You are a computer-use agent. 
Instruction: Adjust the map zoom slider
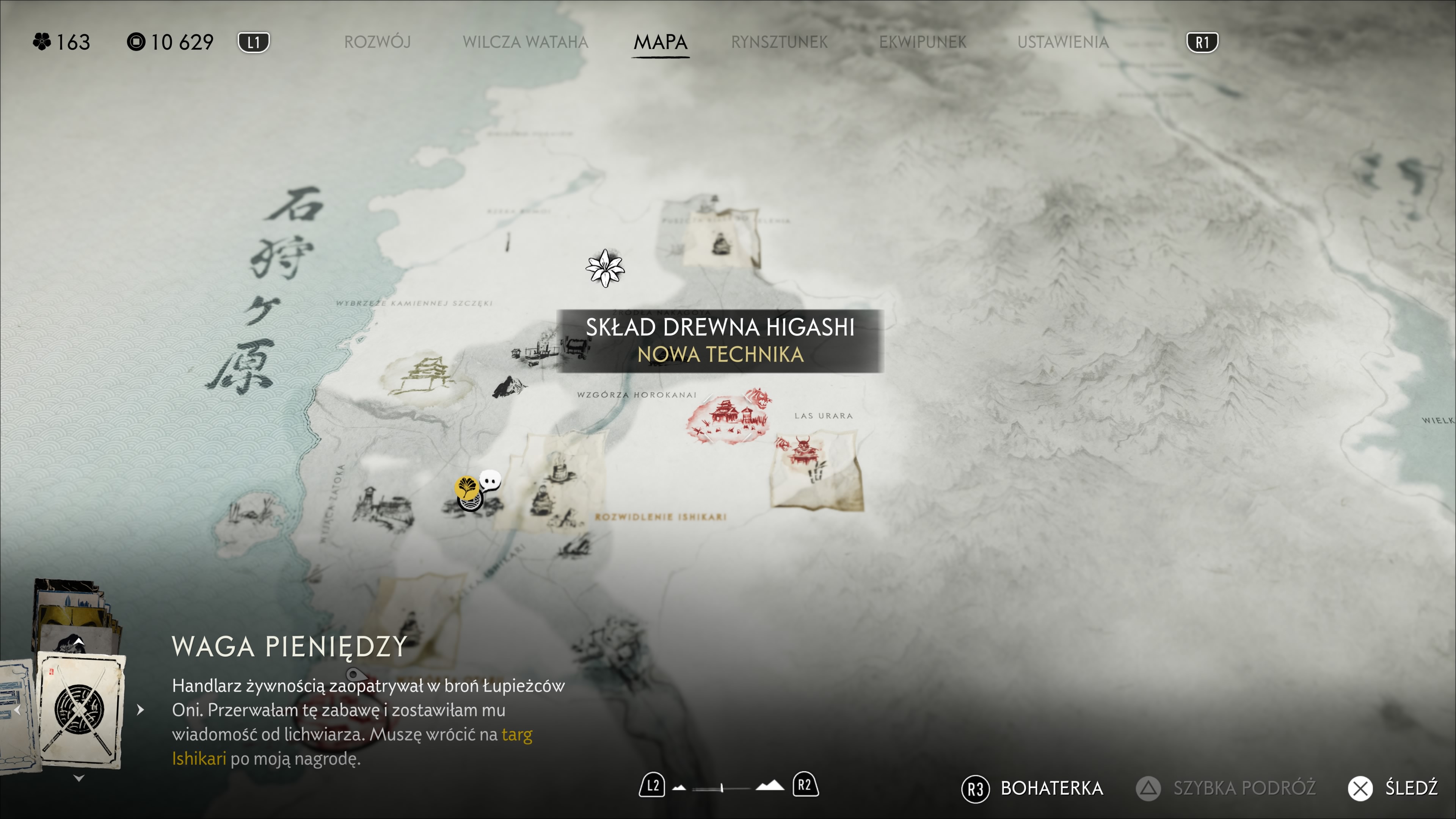(x=722, y=788)
